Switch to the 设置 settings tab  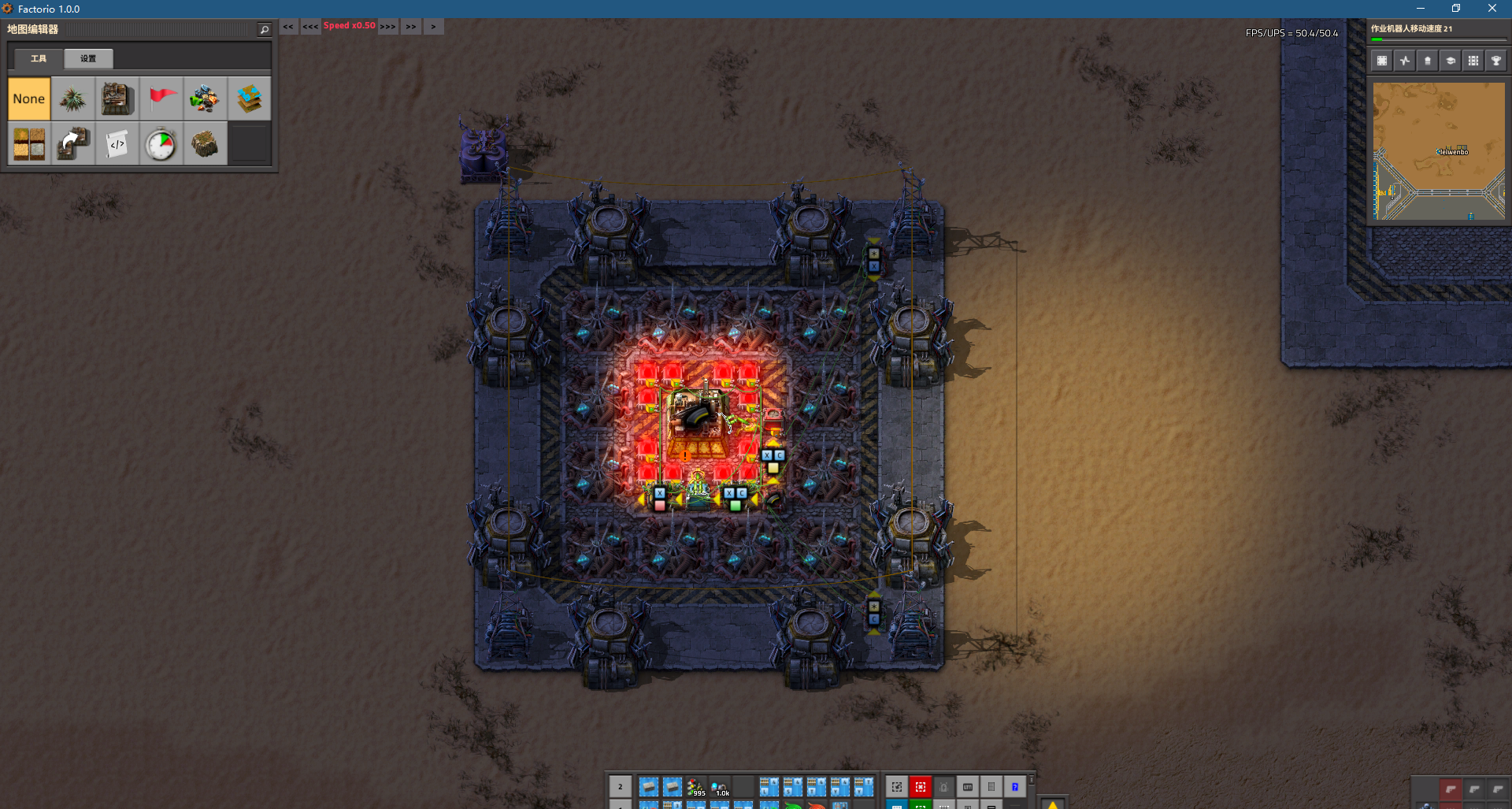pyautogui.click(x=87, y=58)
